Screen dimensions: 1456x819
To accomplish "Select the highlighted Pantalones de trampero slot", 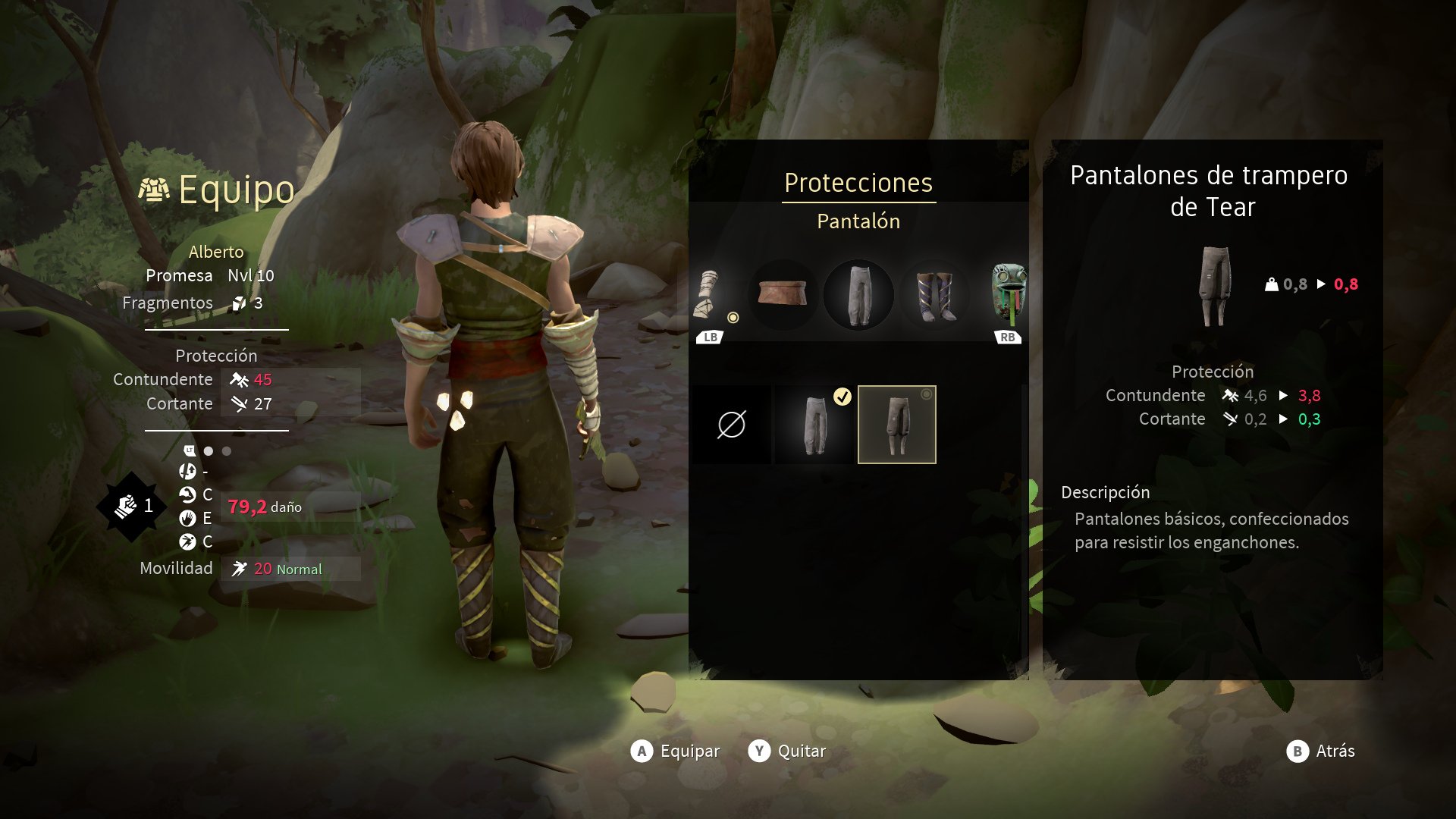I will 897,425.
